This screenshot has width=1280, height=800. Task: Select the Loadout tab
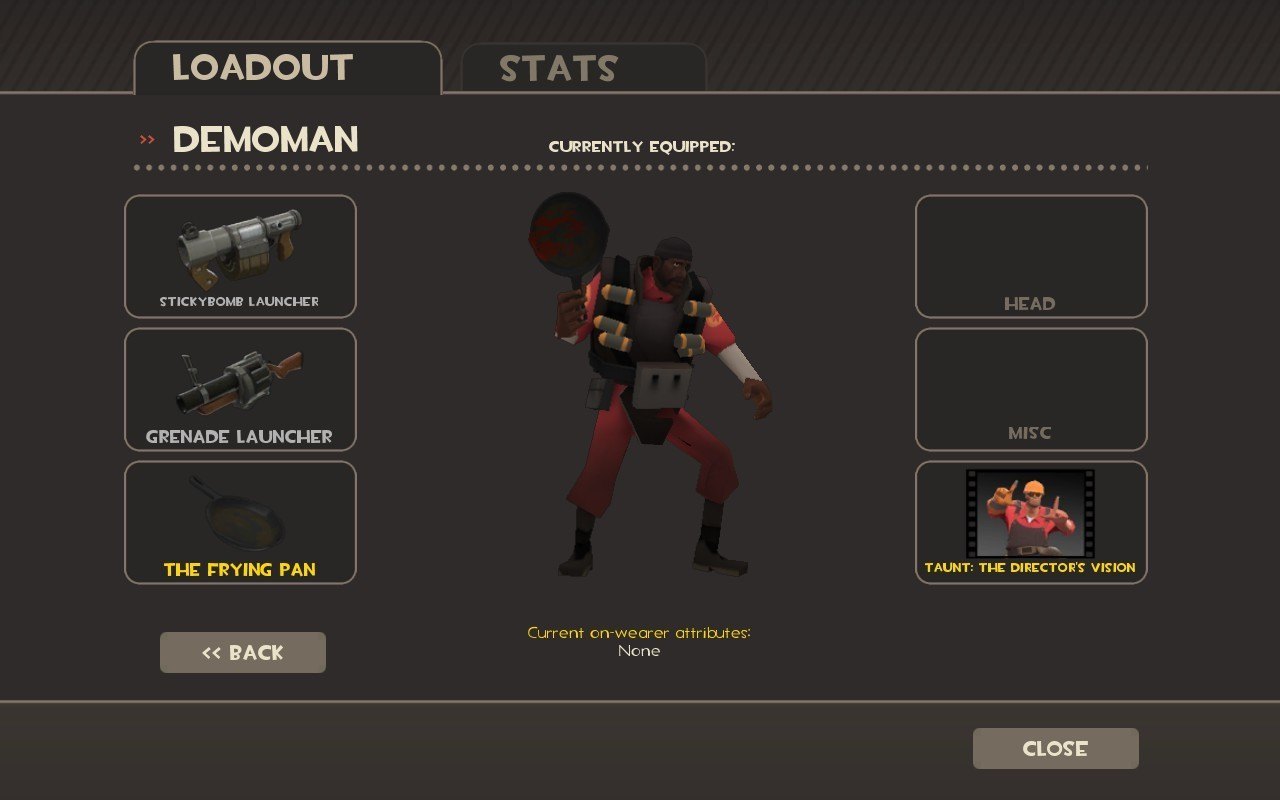(287, 68)
